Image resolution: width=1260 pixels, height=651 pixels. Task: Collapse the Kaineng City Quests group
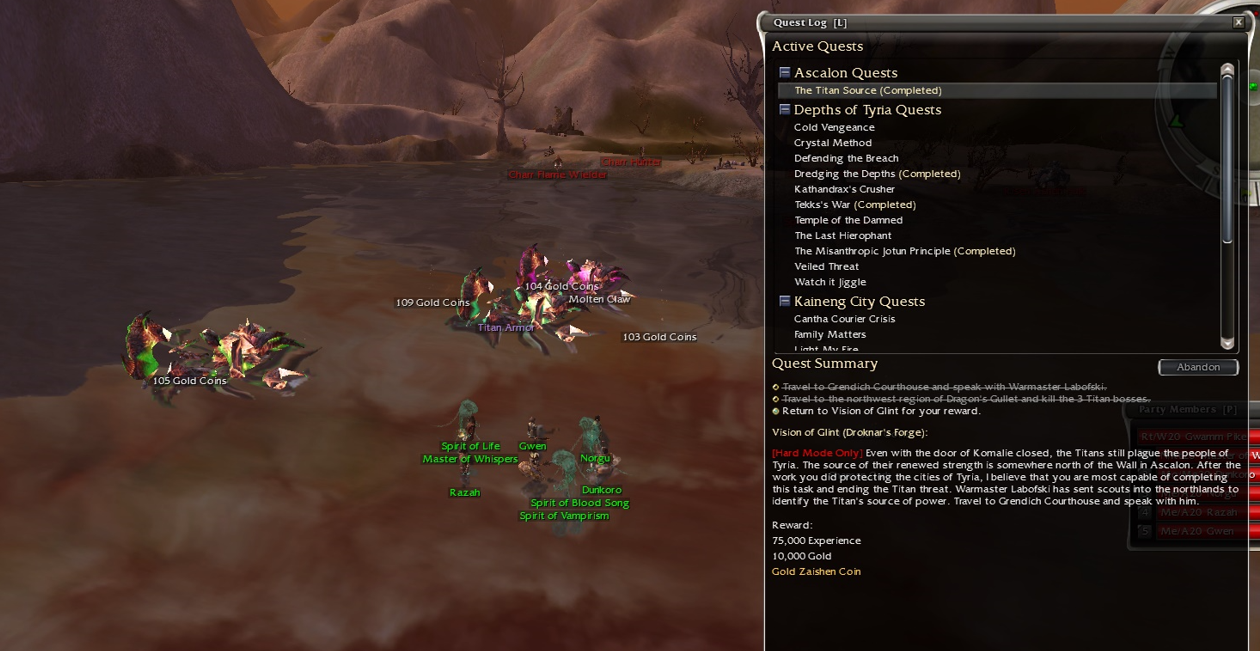785,301
